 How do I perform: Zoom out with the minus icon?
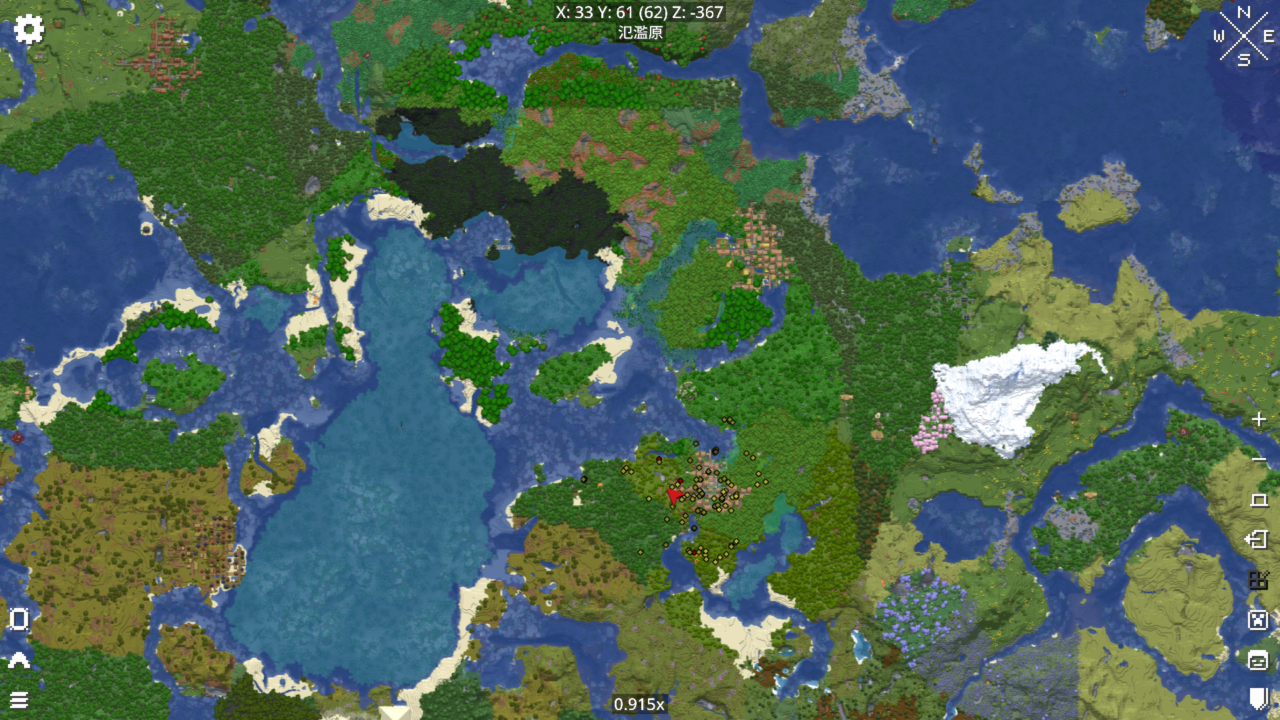point(1257,458)
